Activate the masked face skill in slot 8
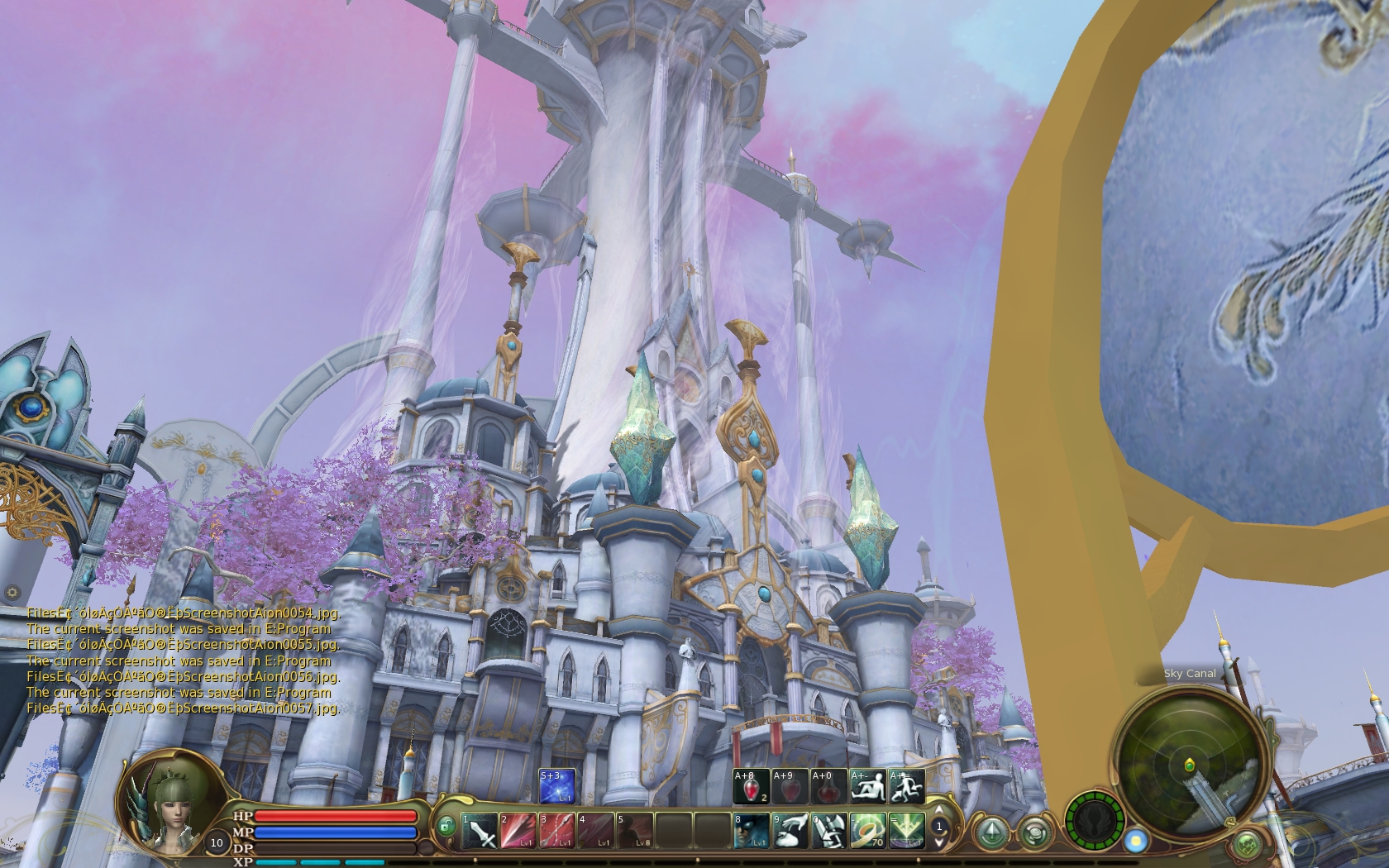 tap(751, 831)
